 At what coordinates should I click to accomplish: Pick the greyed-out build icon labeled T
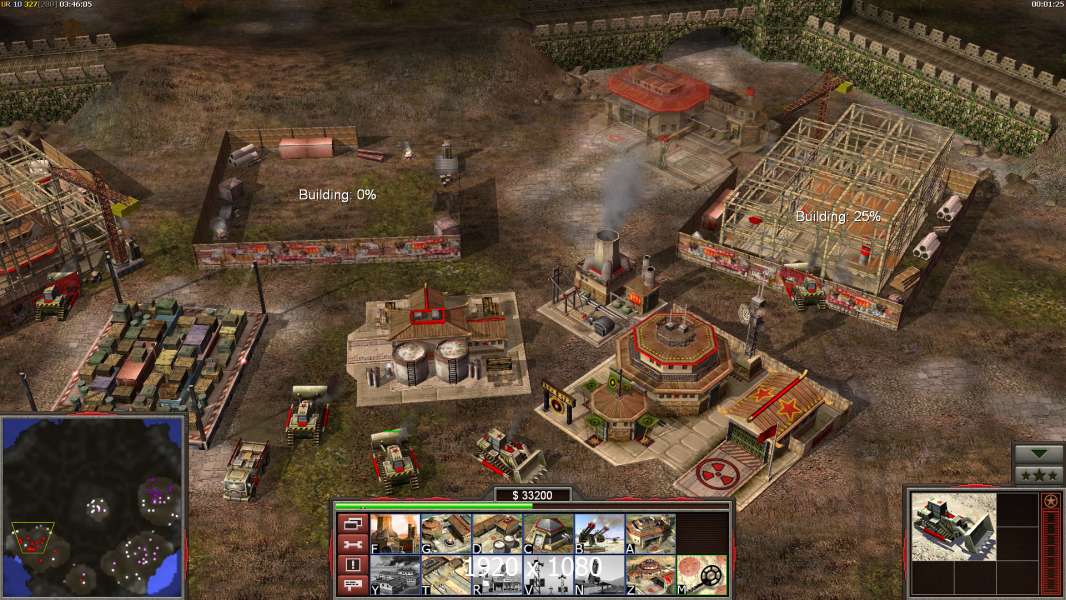[445, 574]
